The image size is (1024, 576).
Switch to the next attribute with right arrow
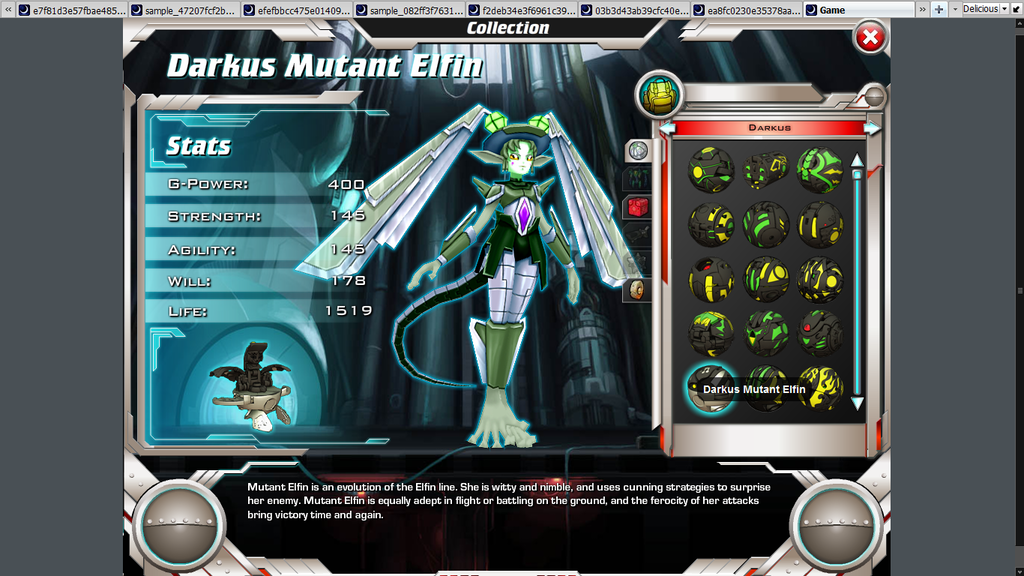point(872,128)
